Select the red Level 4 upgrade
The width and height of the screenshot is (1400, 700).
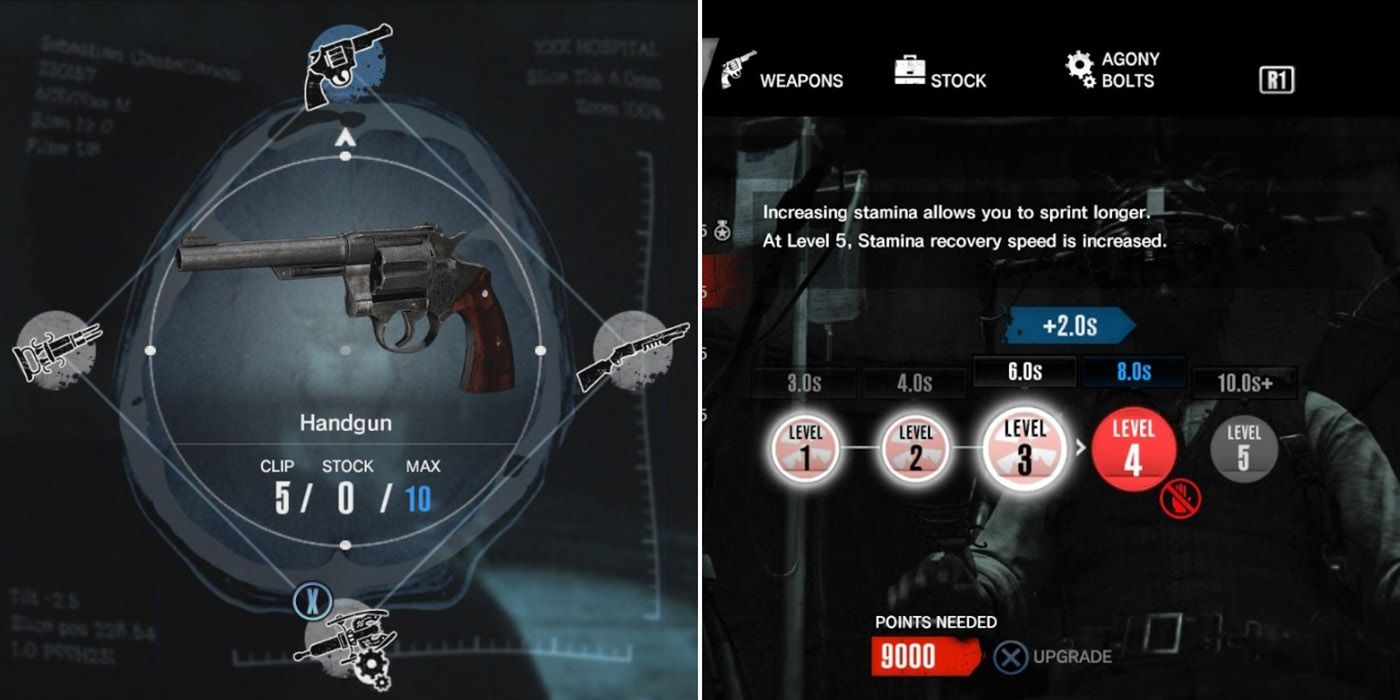[1133, 449]
